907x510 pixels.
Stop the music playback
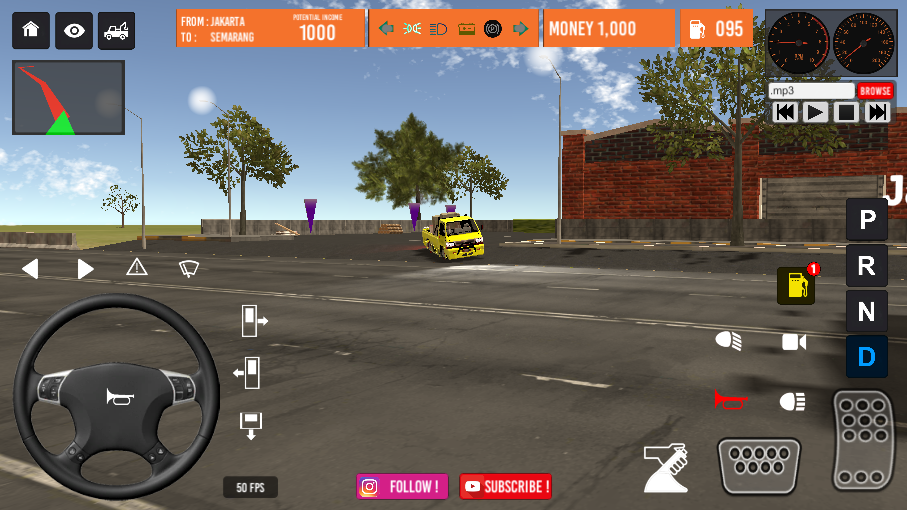846,112
